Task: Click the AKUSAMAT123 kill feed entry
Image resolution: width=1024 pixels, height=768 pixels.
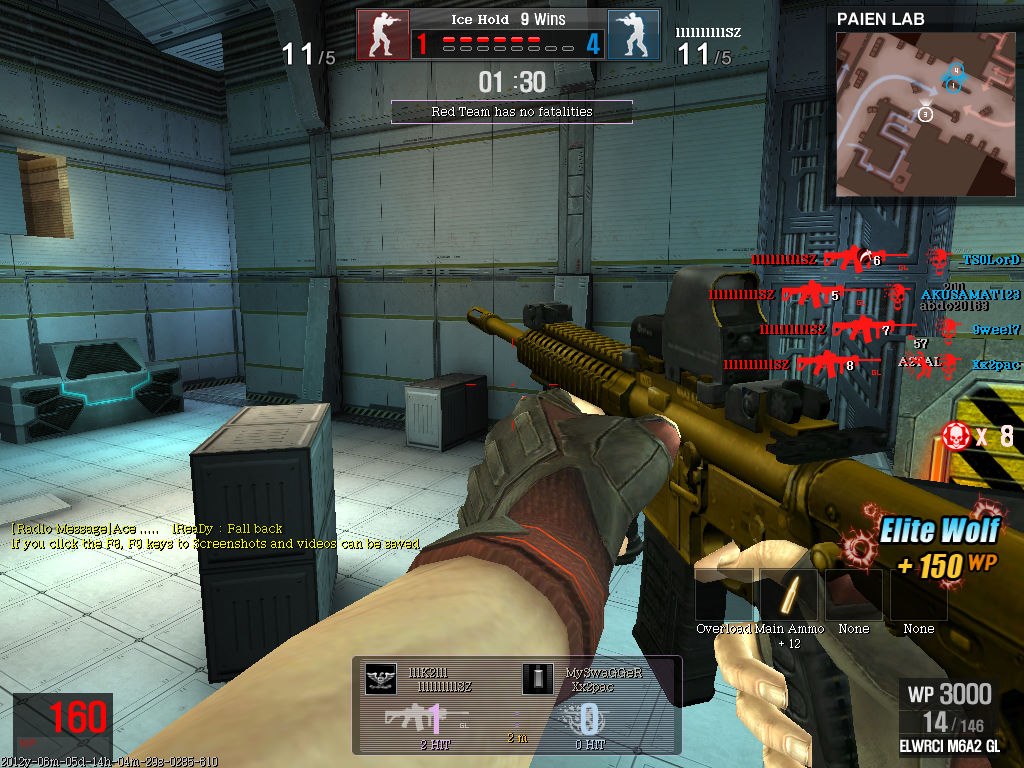Action: coord(970,295)
